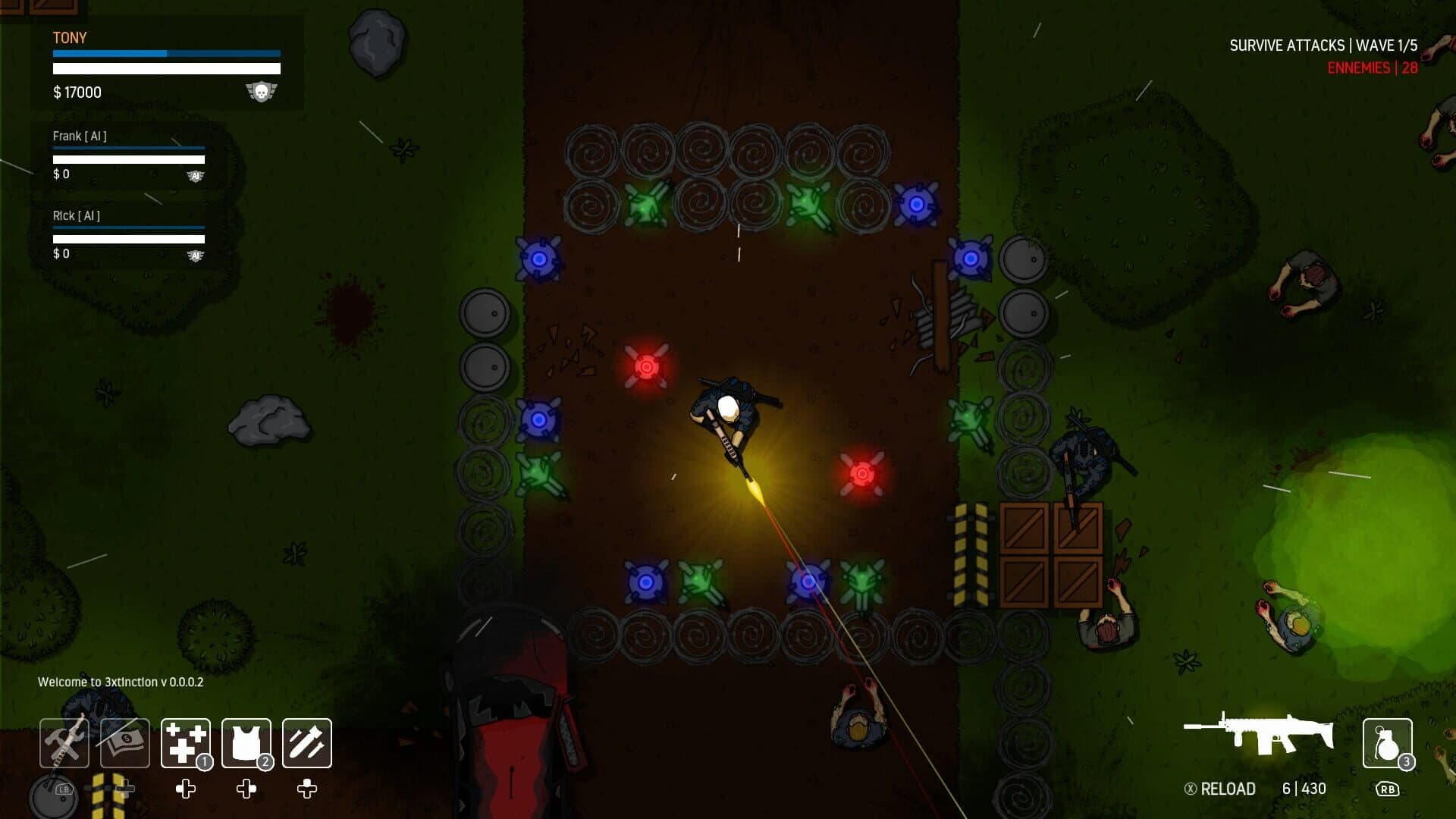Click the RELOAD label
Screen dimensions: 1456x819
(x=1227, y=789)
